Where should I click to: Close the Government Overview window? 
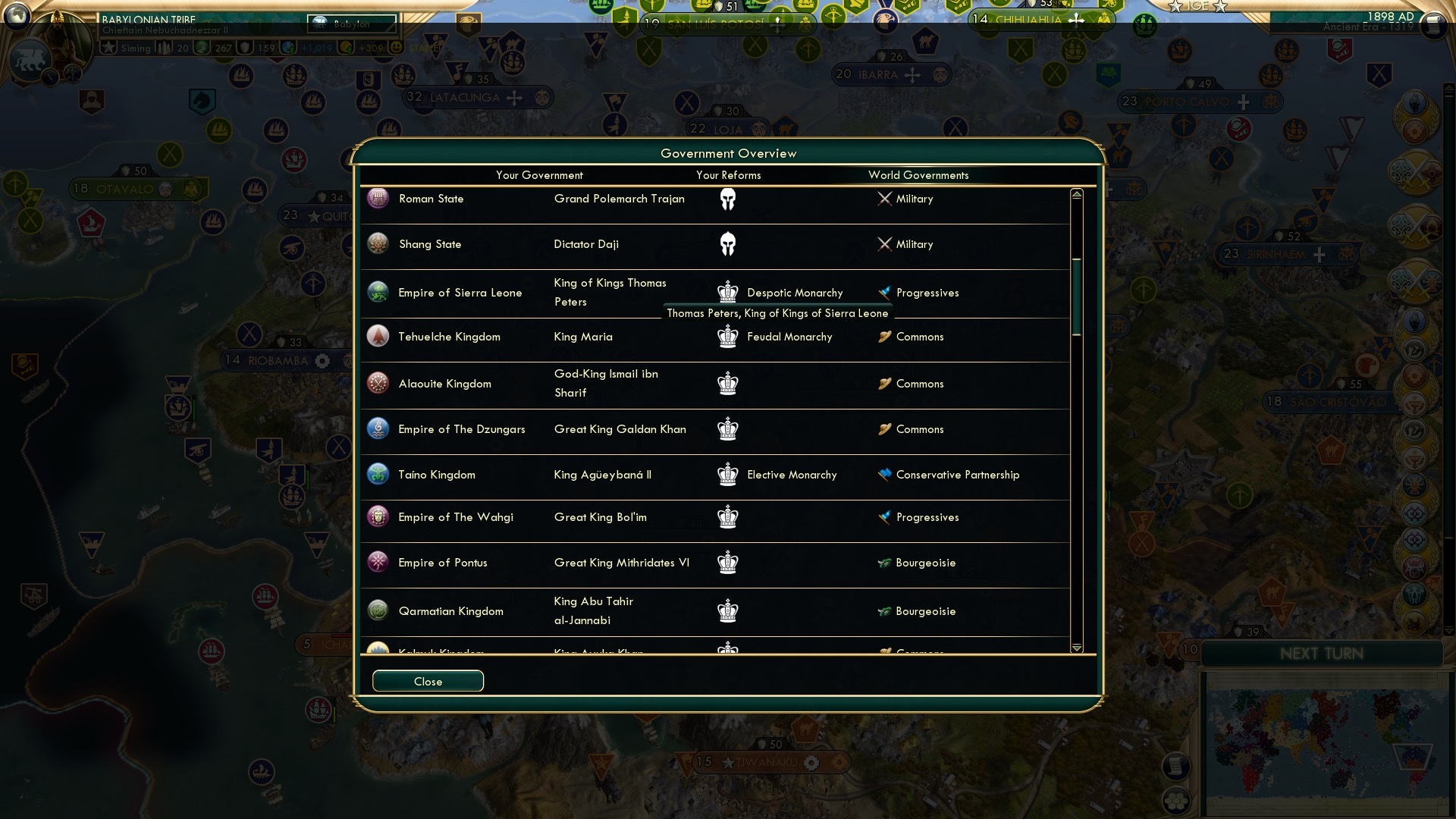[x=427, y=680]
